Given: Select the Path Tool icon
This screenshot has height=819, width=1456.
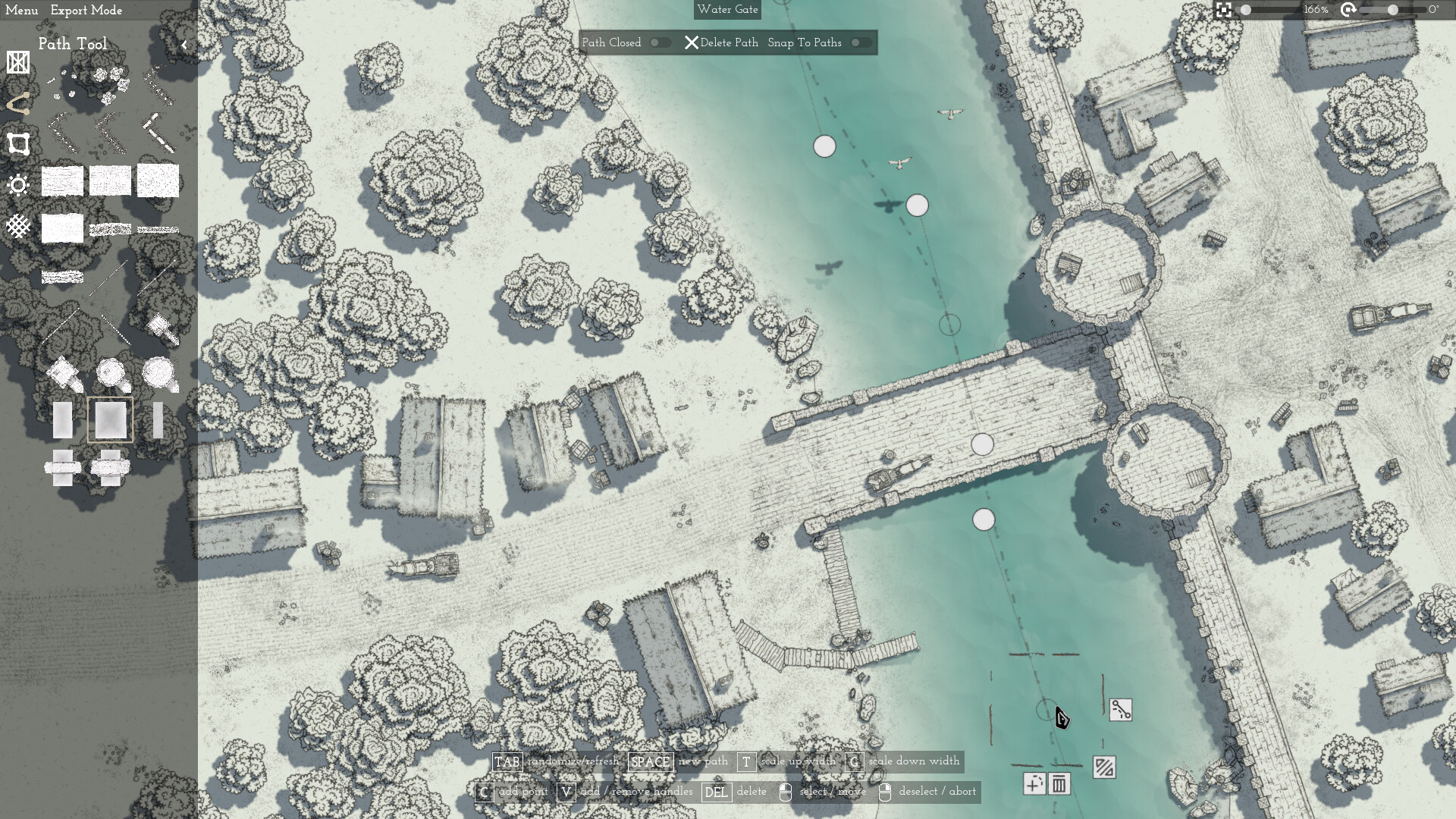Looking at the screenshot, I should (19, 104).
